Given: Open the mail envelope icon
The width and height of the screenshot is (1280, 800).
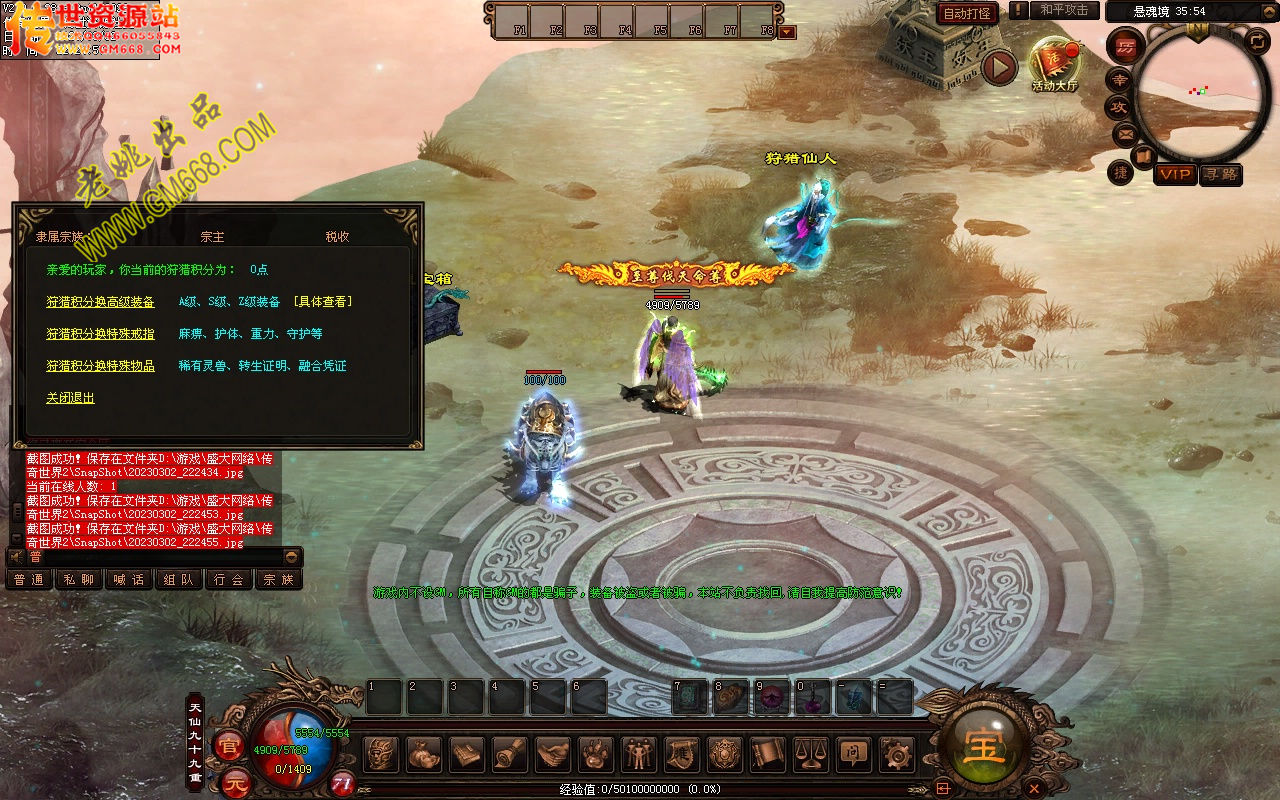Looking at the screenshot, I should [x=1124, y=133].
